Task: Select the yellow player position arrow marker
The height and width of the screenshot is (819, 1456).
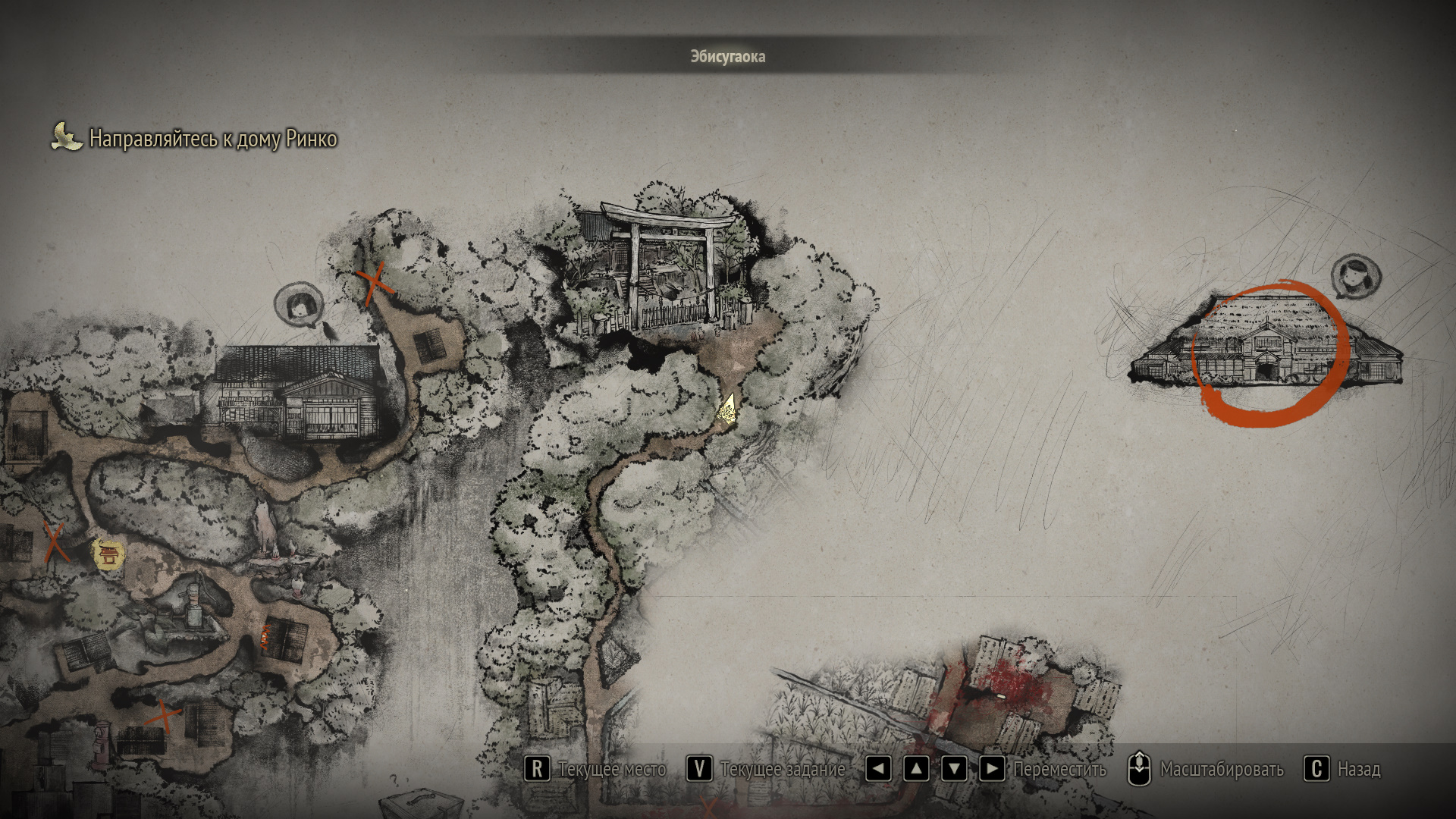Action: (729, 409)
